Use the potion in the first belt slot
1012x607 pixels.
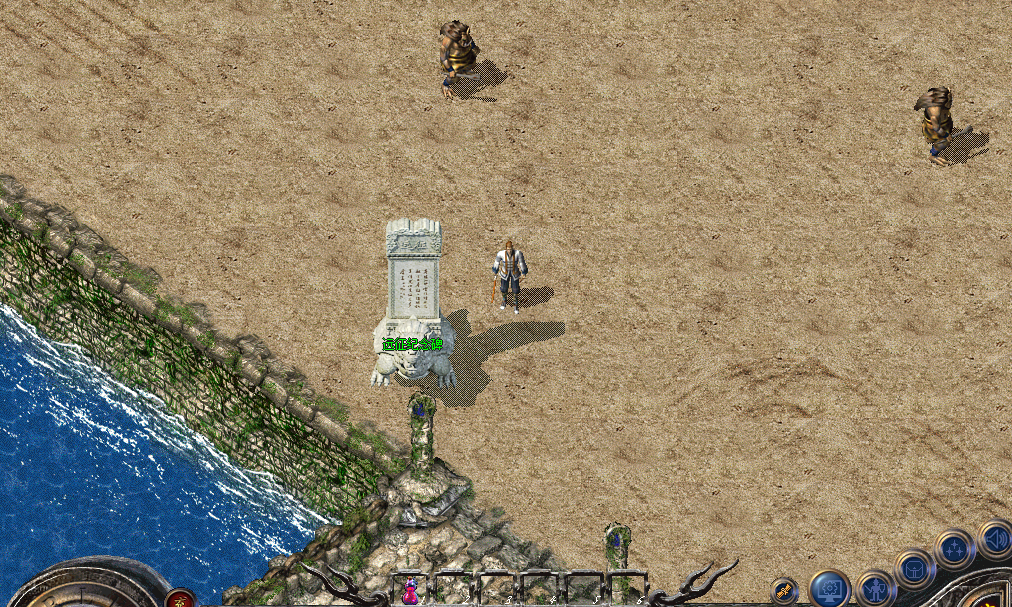[410, 592]
